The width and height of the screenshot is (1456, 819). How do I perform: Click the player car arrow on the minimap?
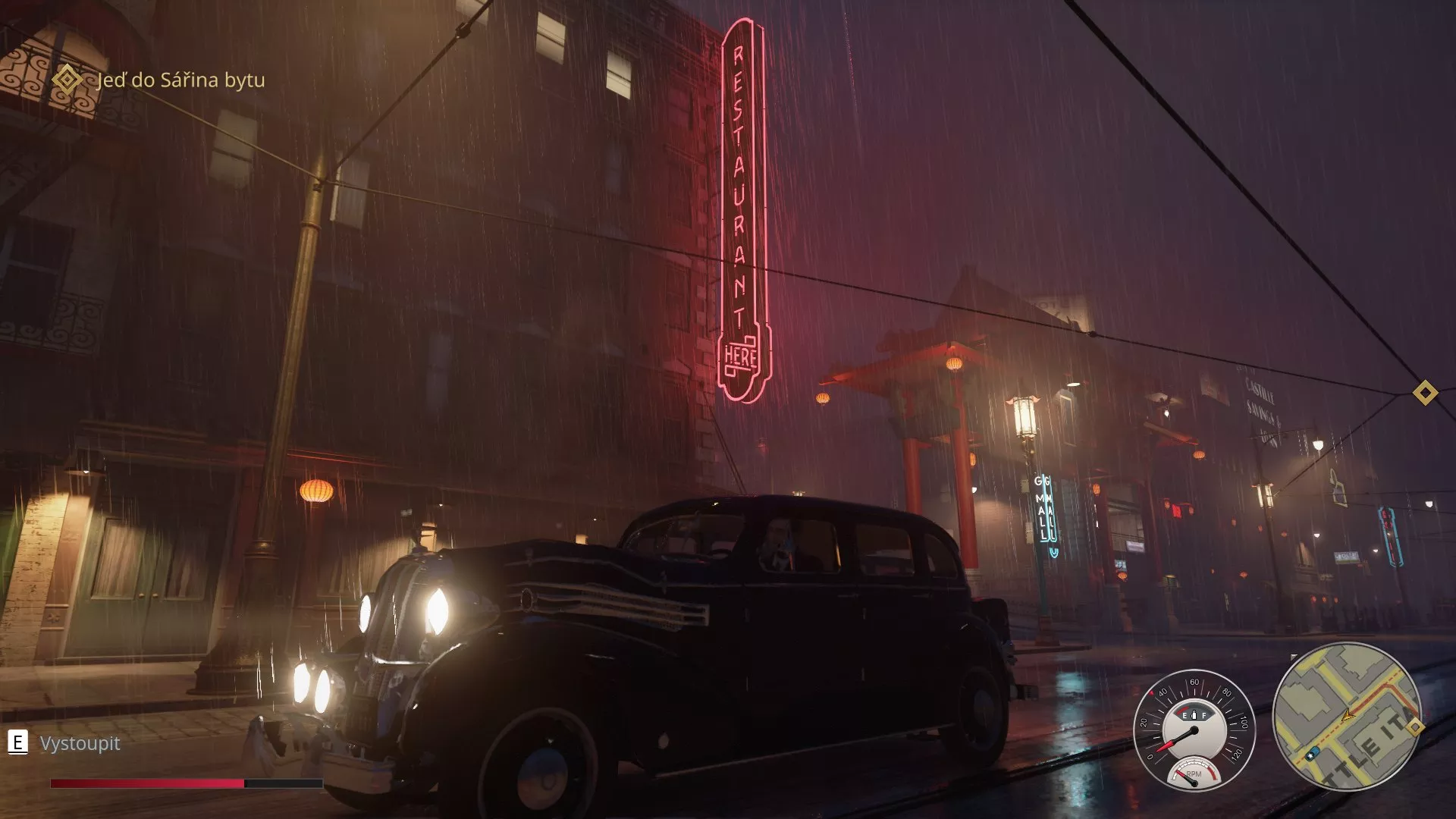click(x=1348, y=716)
